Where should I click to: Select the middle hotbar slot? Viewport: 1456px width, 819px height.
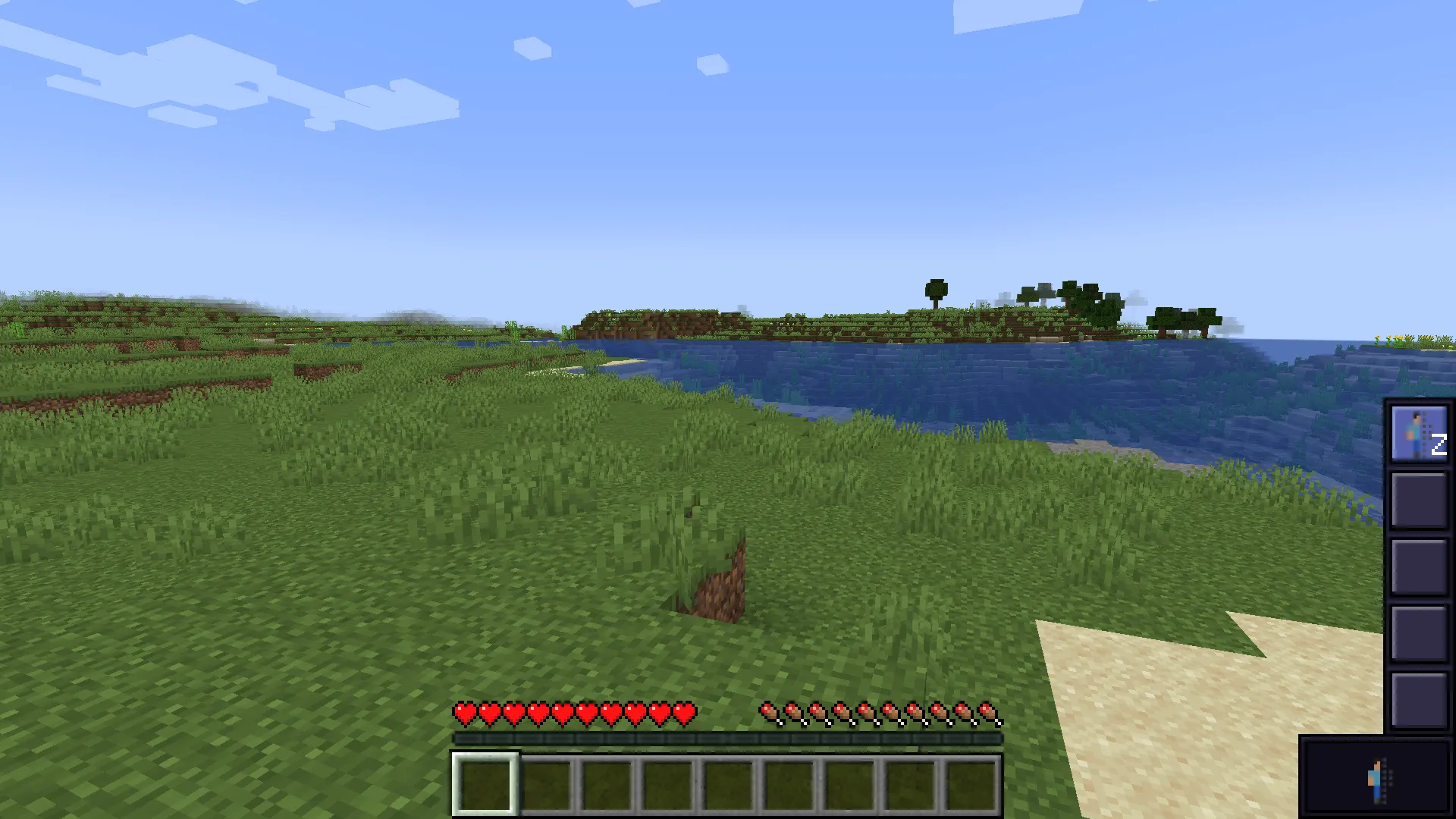pos(729,785)
